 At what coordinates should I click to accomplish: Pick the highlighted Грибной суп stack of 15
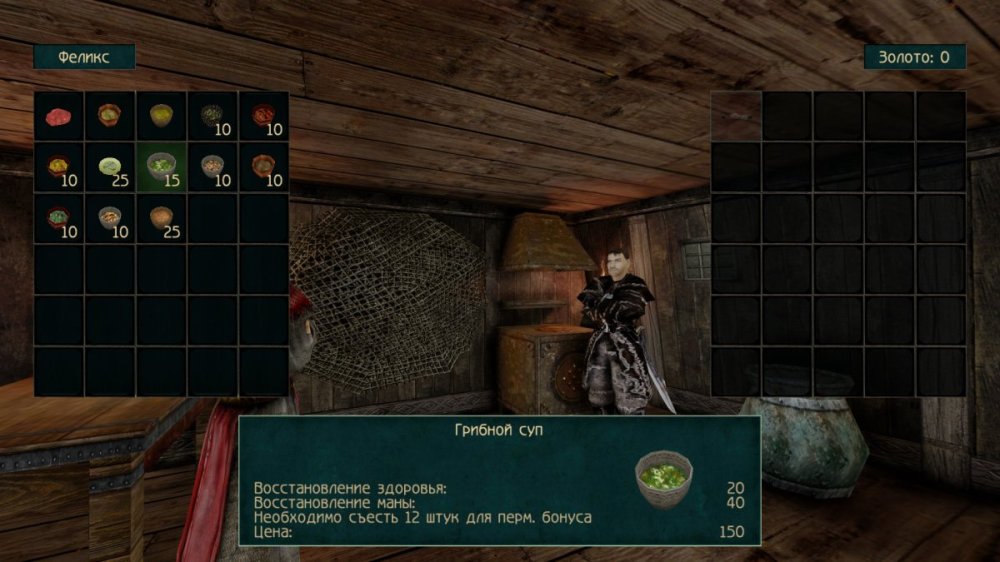coord(161,167)
